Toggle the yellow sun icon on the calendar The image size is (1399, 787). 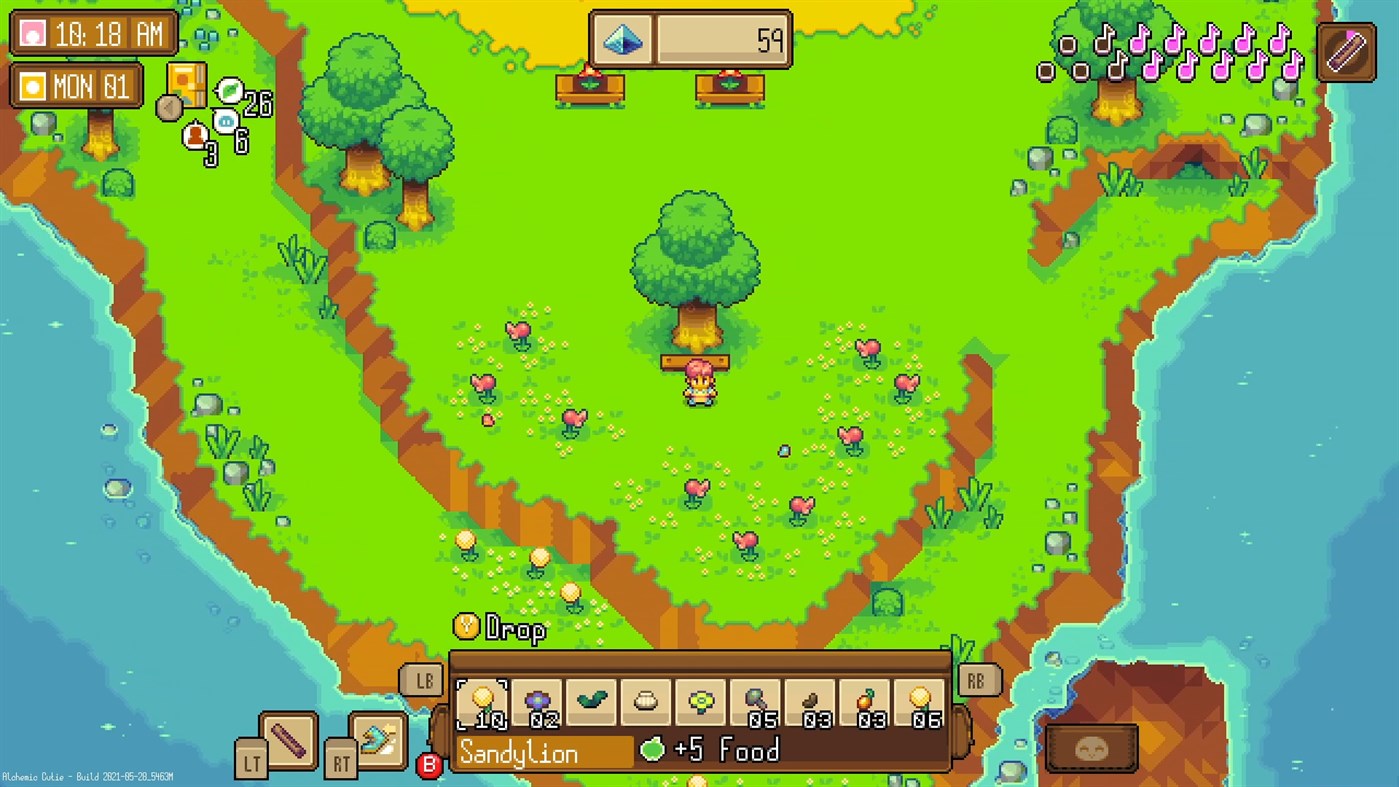click(32, 86)
